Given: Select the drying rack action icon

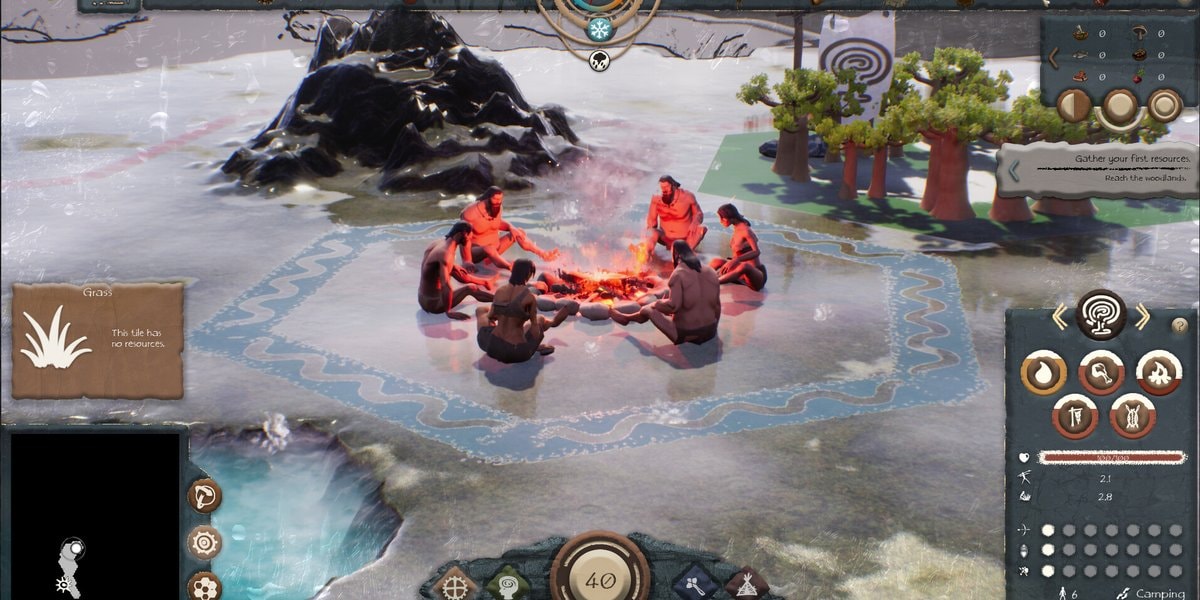Looking at the screenshot, I should tap(1074, 415).
